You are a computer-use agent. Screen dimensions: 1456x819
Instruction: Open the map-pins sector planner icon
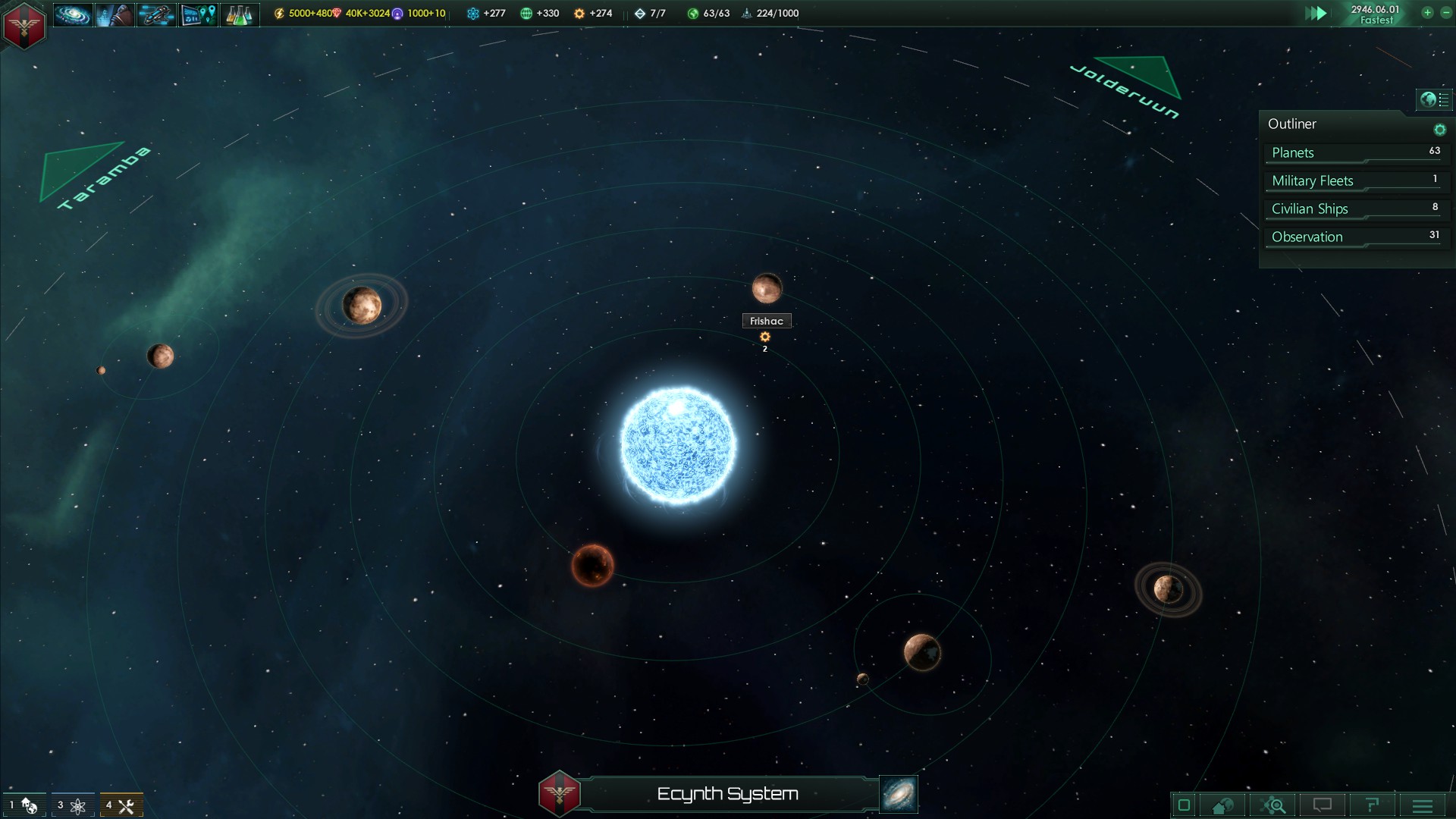pos(198,14)
